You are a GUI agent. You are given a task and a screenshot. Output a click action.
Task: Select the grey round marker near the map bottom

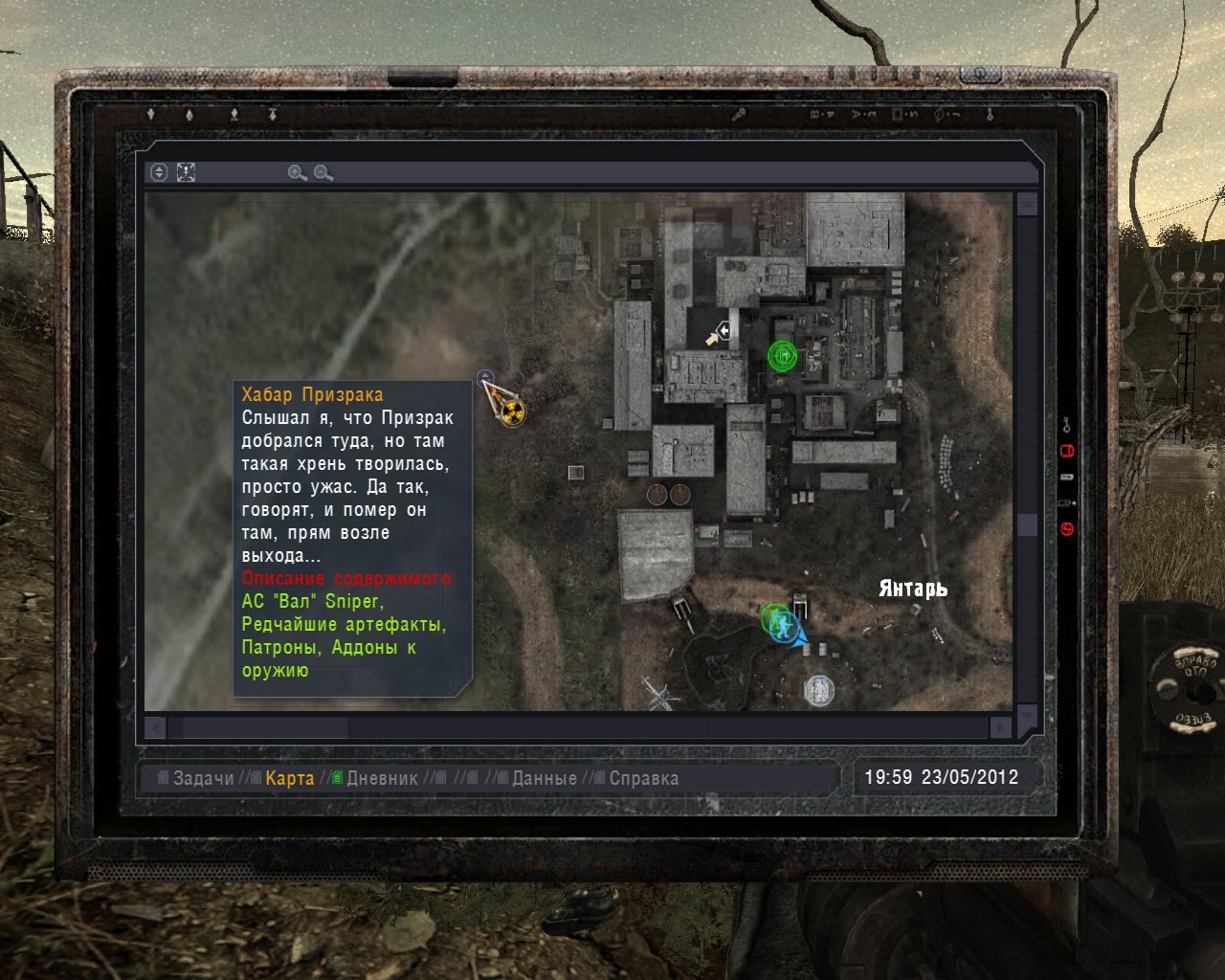point(816,689)
